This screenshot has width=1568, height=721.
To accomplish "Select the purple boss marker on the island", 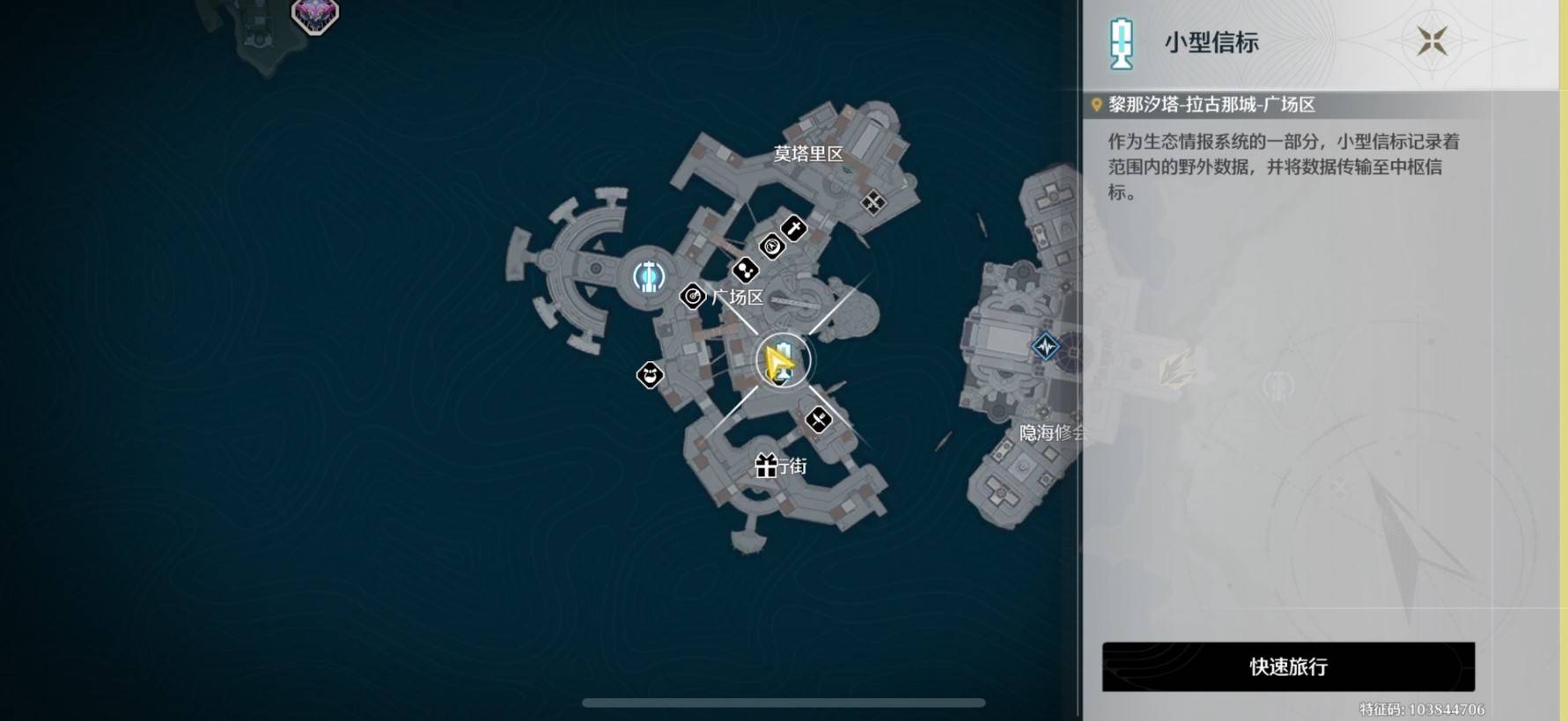I will 314,15.
